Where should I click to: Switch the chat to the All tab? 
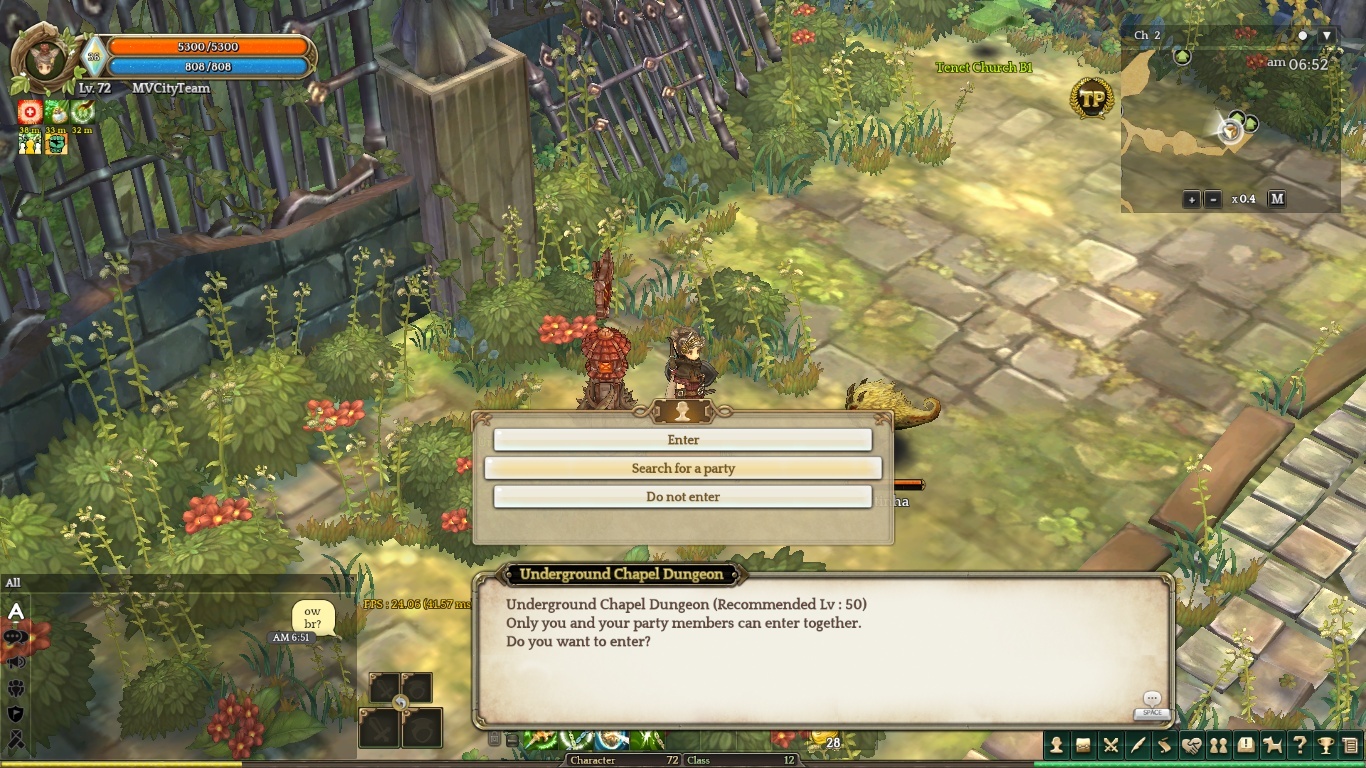(x=13, y=583)
